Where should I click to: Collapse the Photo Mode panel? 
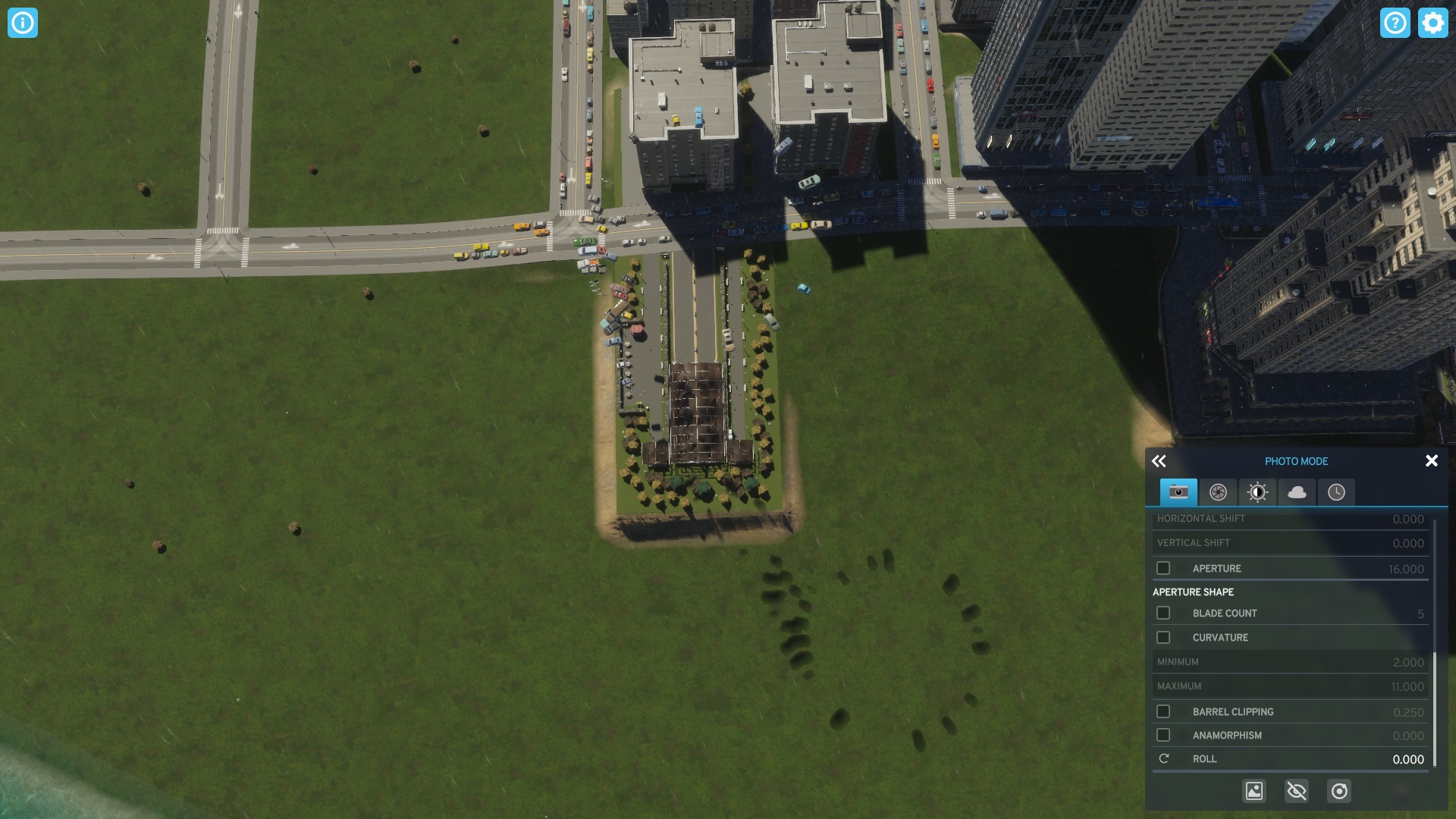coord(1159,460)
